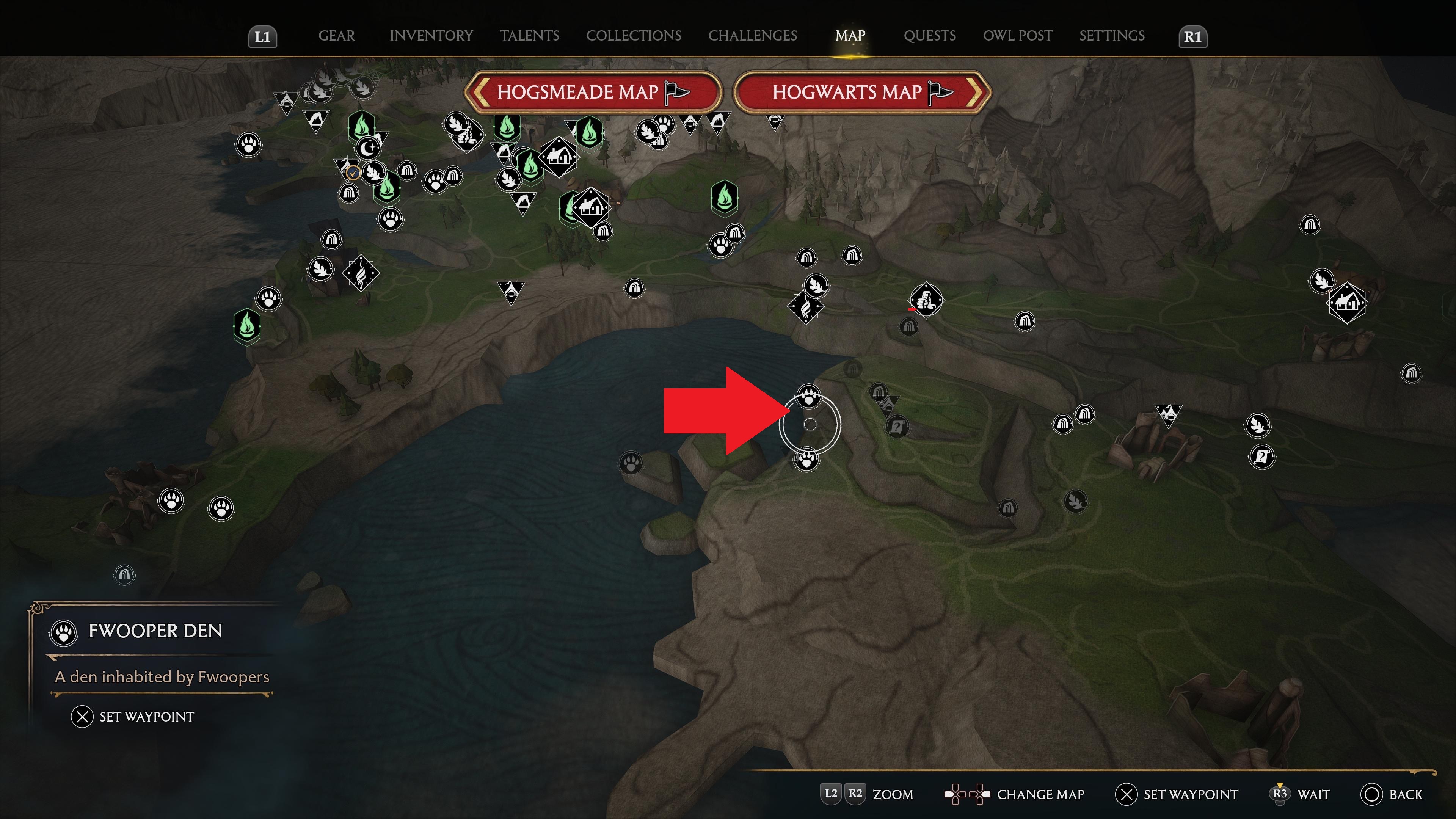Go to the Talents tab
Screen dimensions: 1456x819
coord(529,36)
